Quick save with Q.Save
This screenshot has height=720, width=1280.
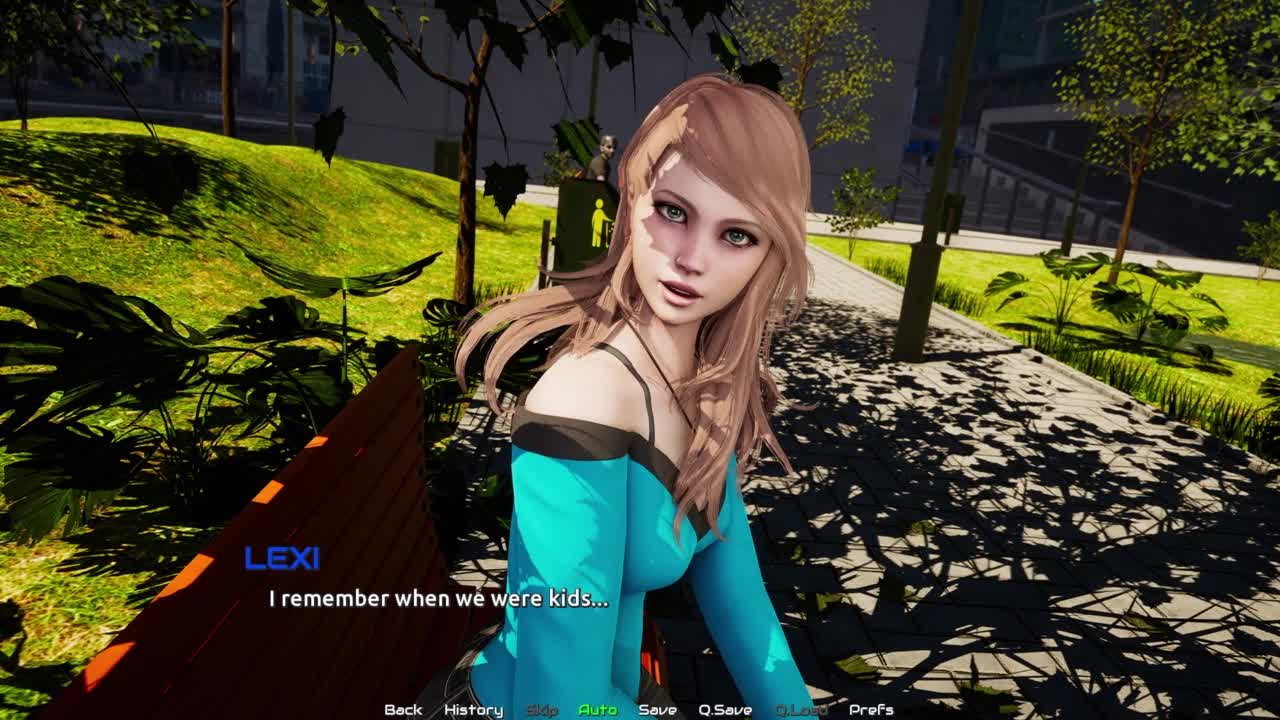point(725,710)
